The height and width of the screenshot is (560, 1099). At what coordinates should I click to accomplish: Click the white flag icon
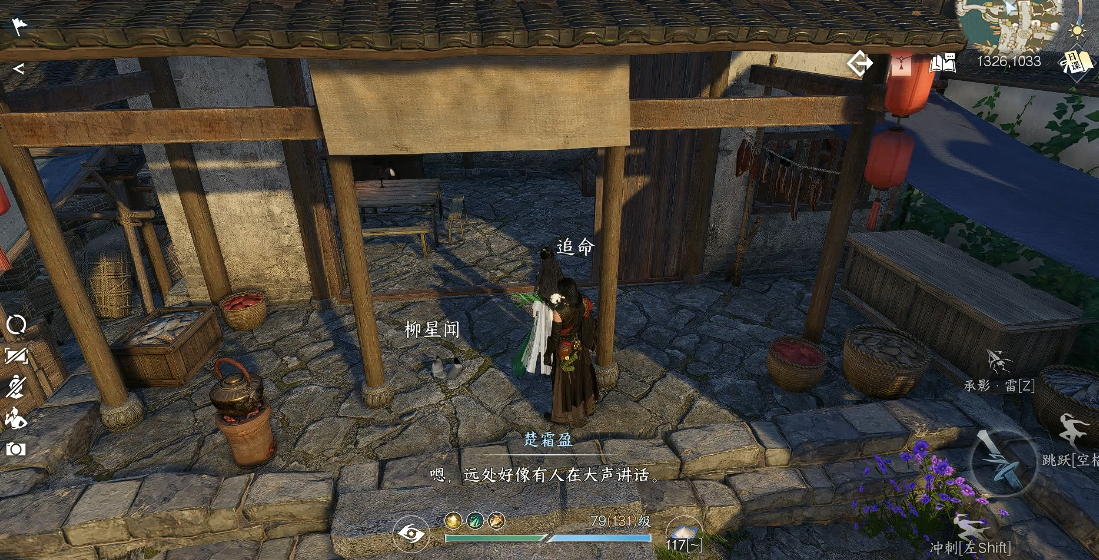pyautogui.click(x=19, y=26)
